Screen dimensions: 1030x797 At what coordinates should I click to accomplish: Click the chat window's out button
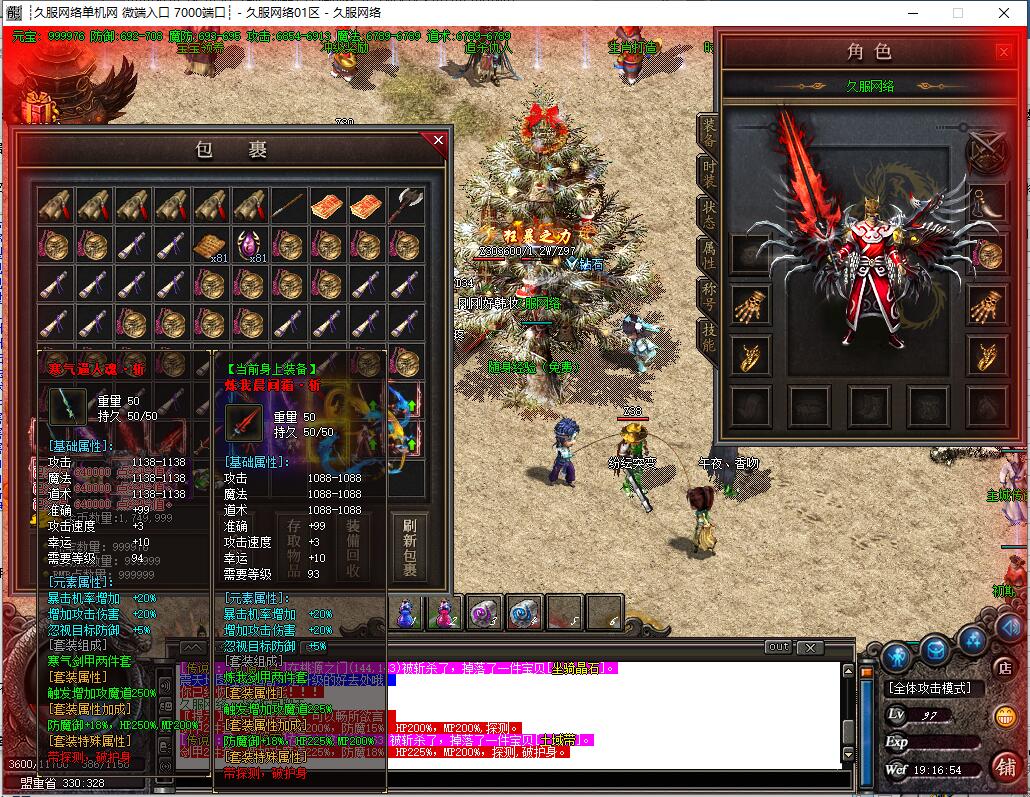[x=778, y=648]
